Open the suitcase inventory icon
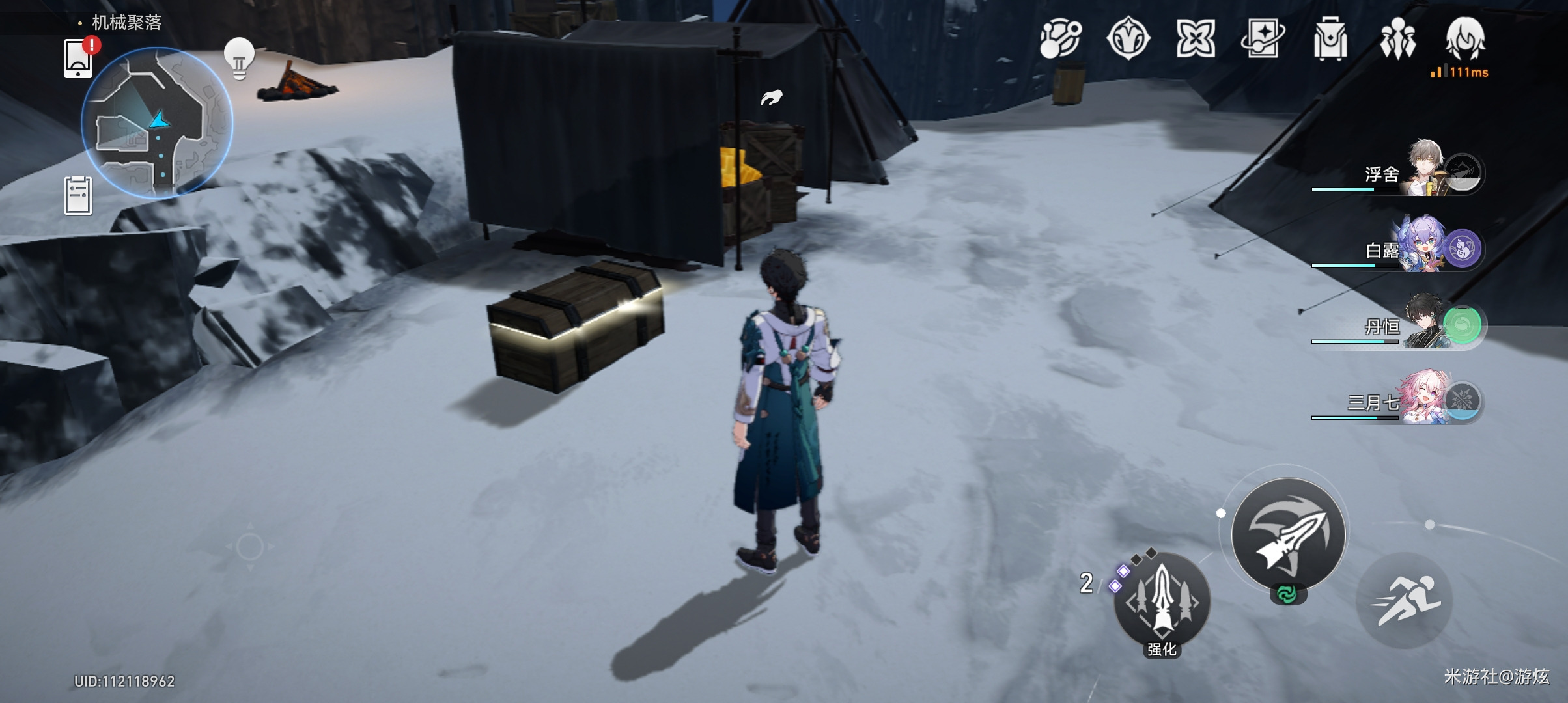The width and height of the screenshot is (1568, 703). [1330, 39]
